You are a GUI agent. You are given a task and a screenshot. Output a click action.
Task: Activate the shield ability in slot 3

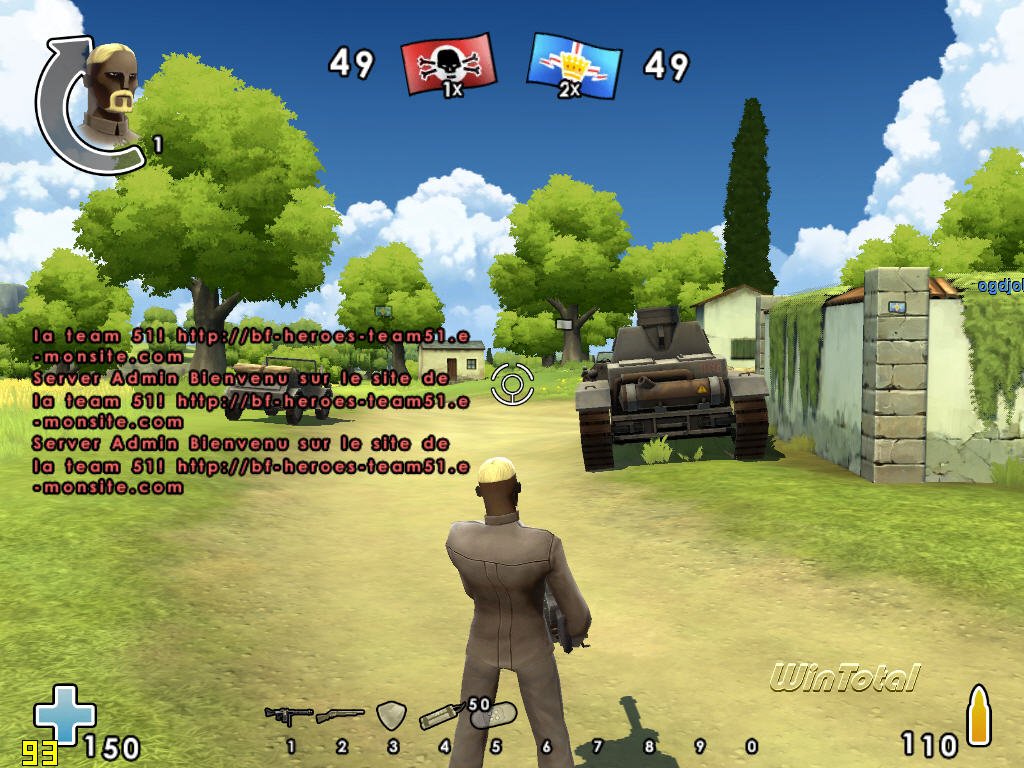pos(391,715)
